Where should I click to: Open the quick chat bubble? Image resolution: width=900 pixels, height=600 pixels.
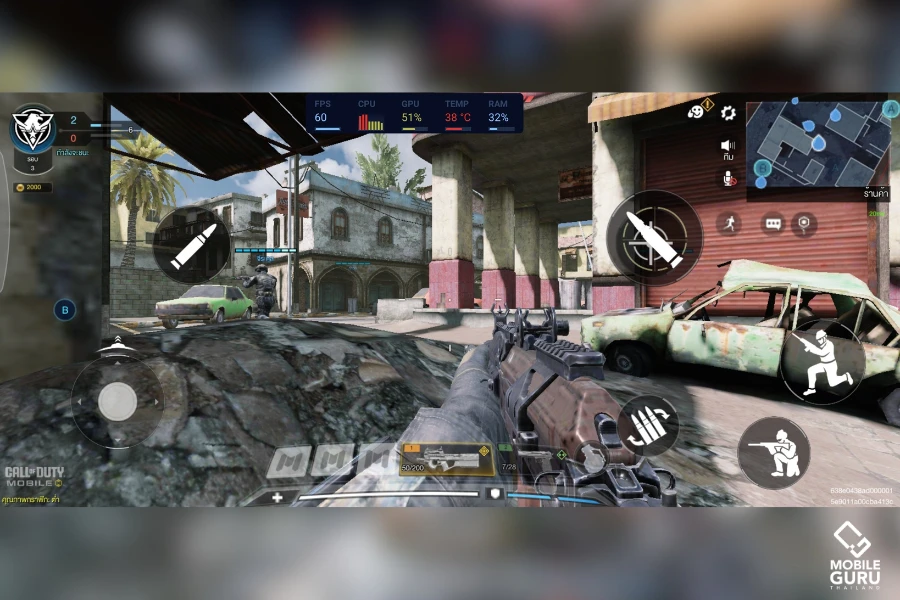[772, 223]
